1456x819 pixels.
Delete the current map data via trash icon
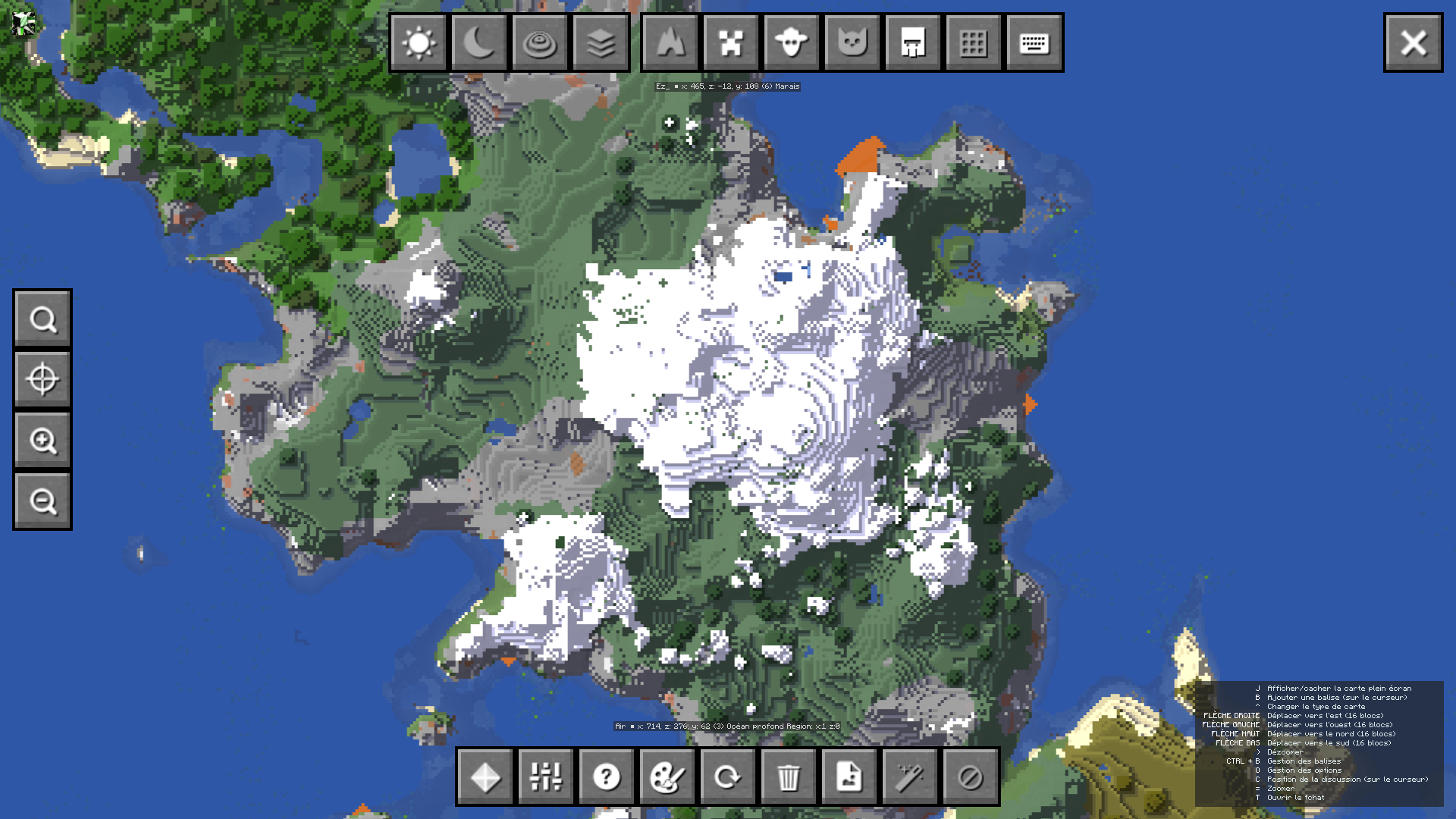click(789, 777)
